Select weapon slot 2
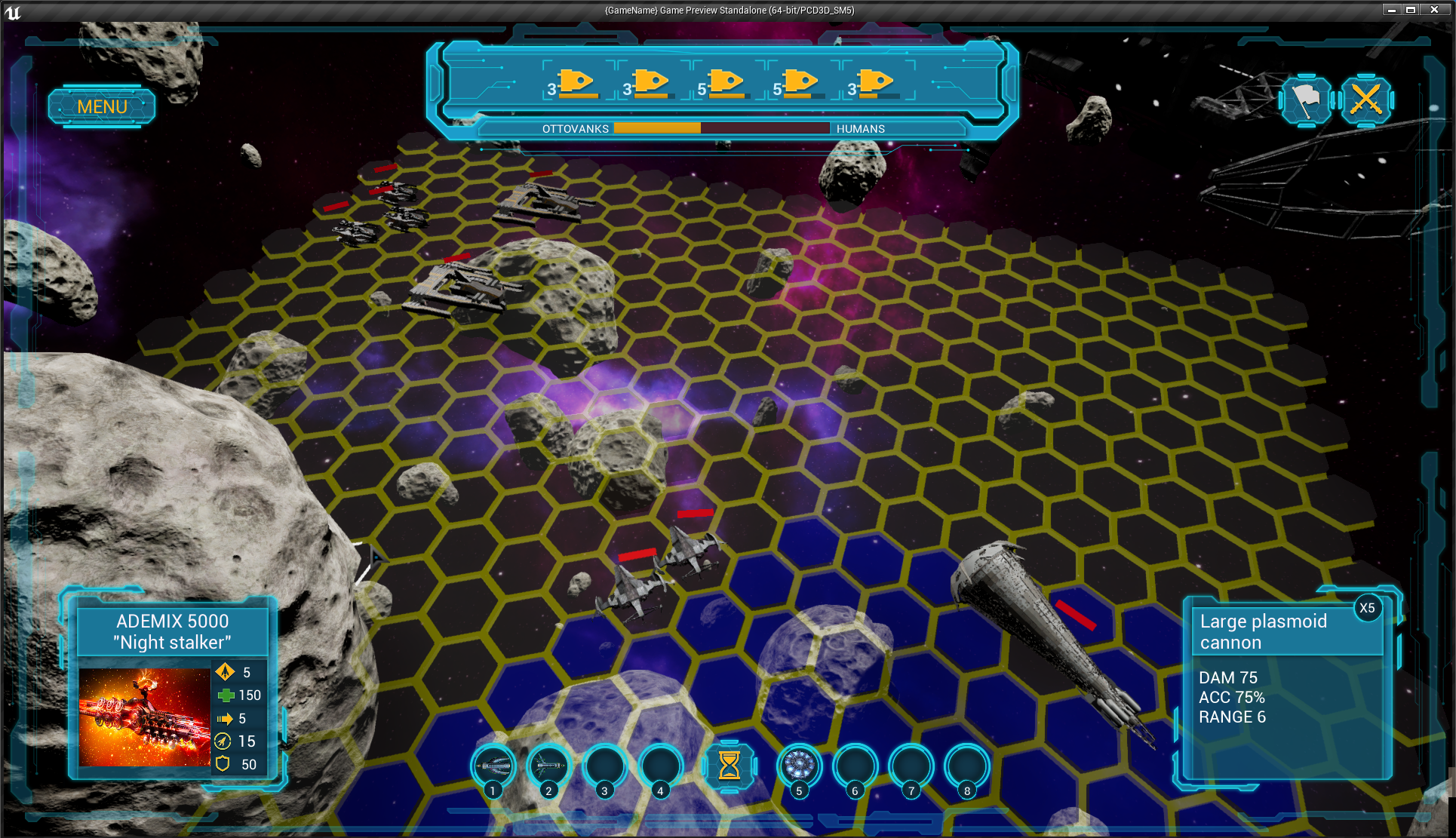Screen dimensions: 1456x838 (549, 766)
